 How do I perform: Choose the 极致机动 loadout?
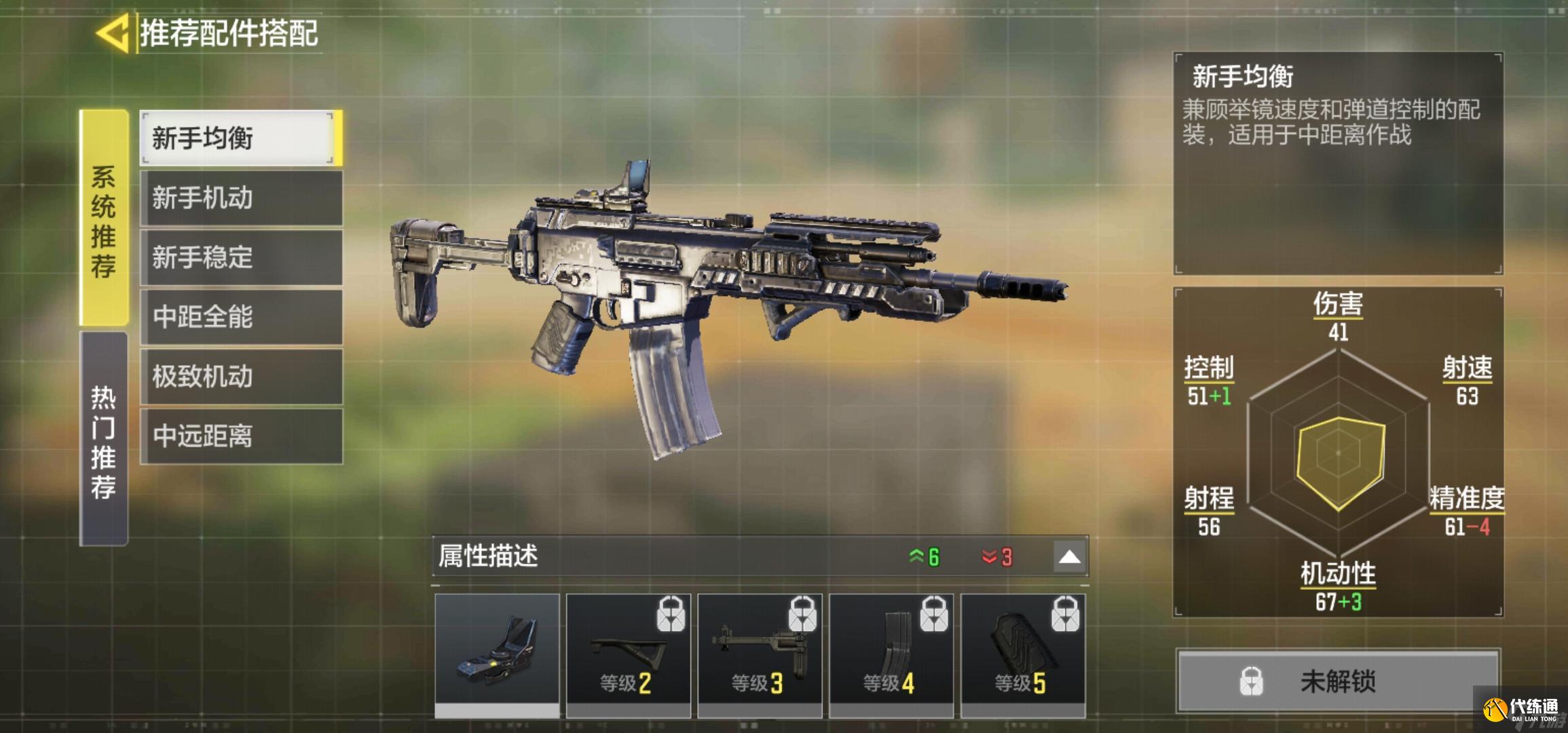click(240, 377)
